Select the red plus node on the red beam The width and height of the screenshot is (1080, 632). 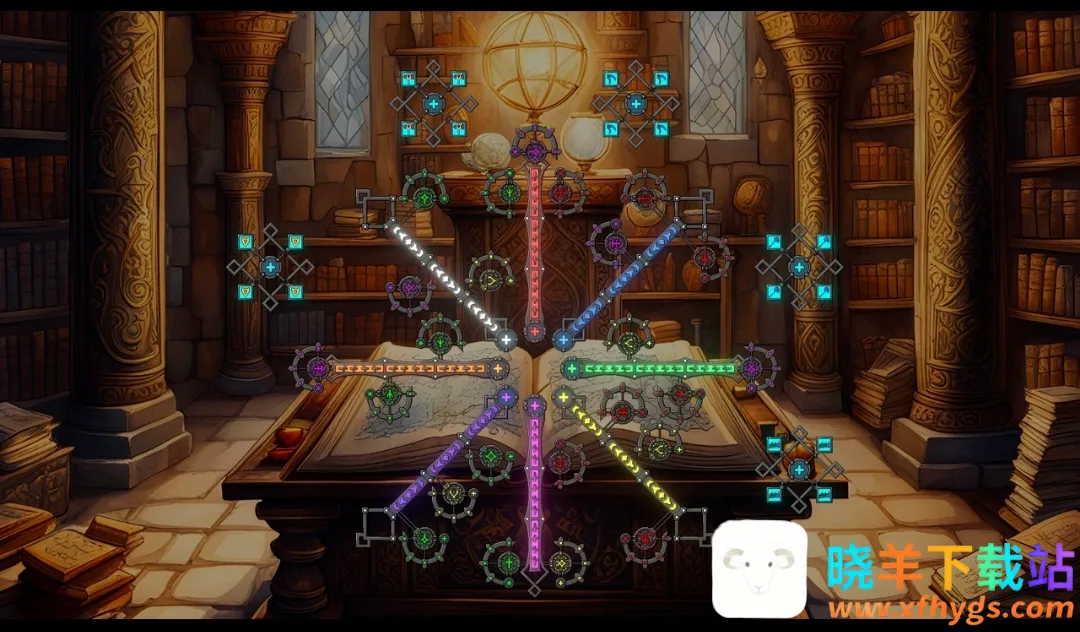coord(535,331)
